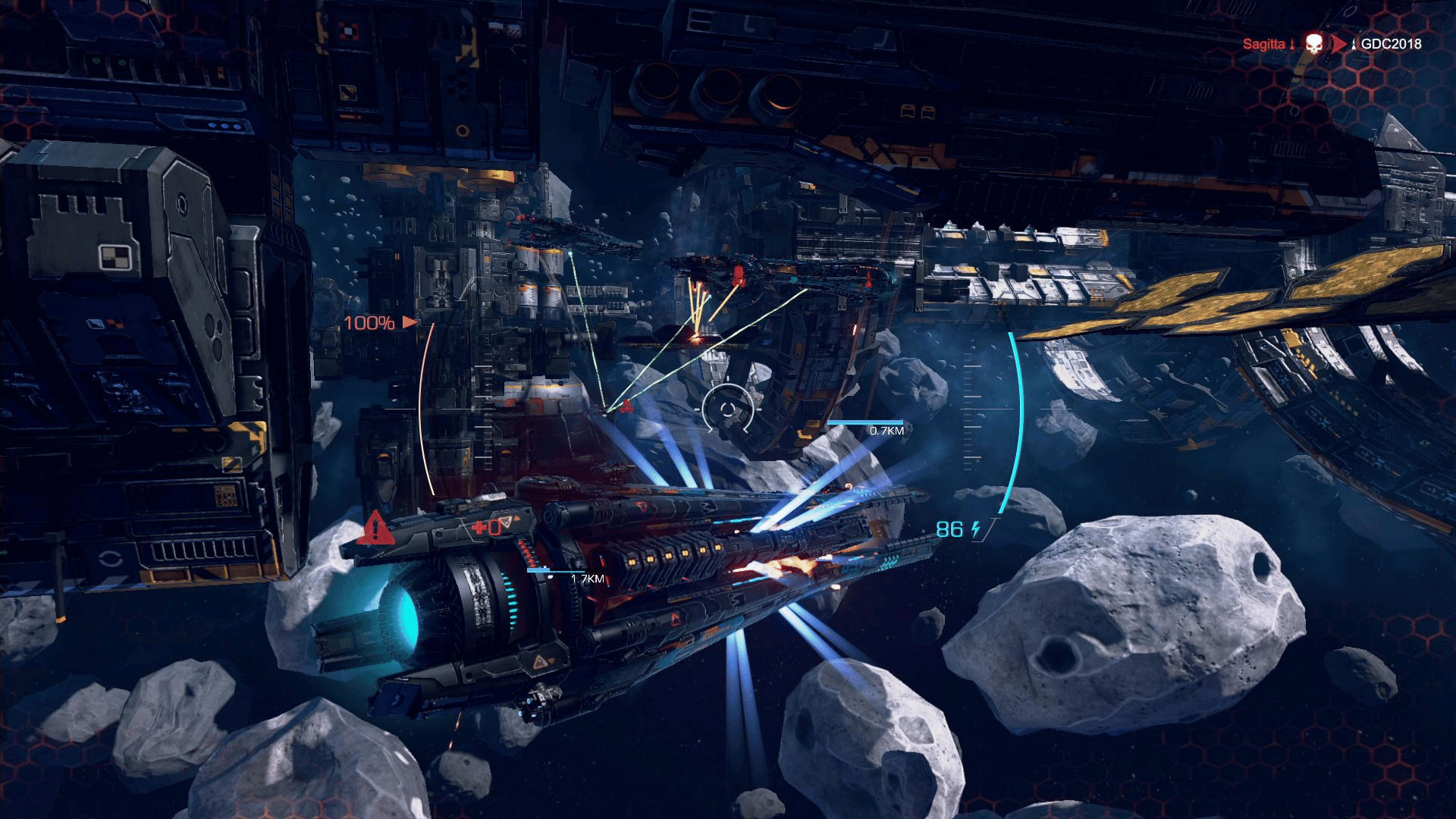Screen dimensions: 1456x819
Task: Select the red skull kill icon
Action: [x=1314, y=43]
